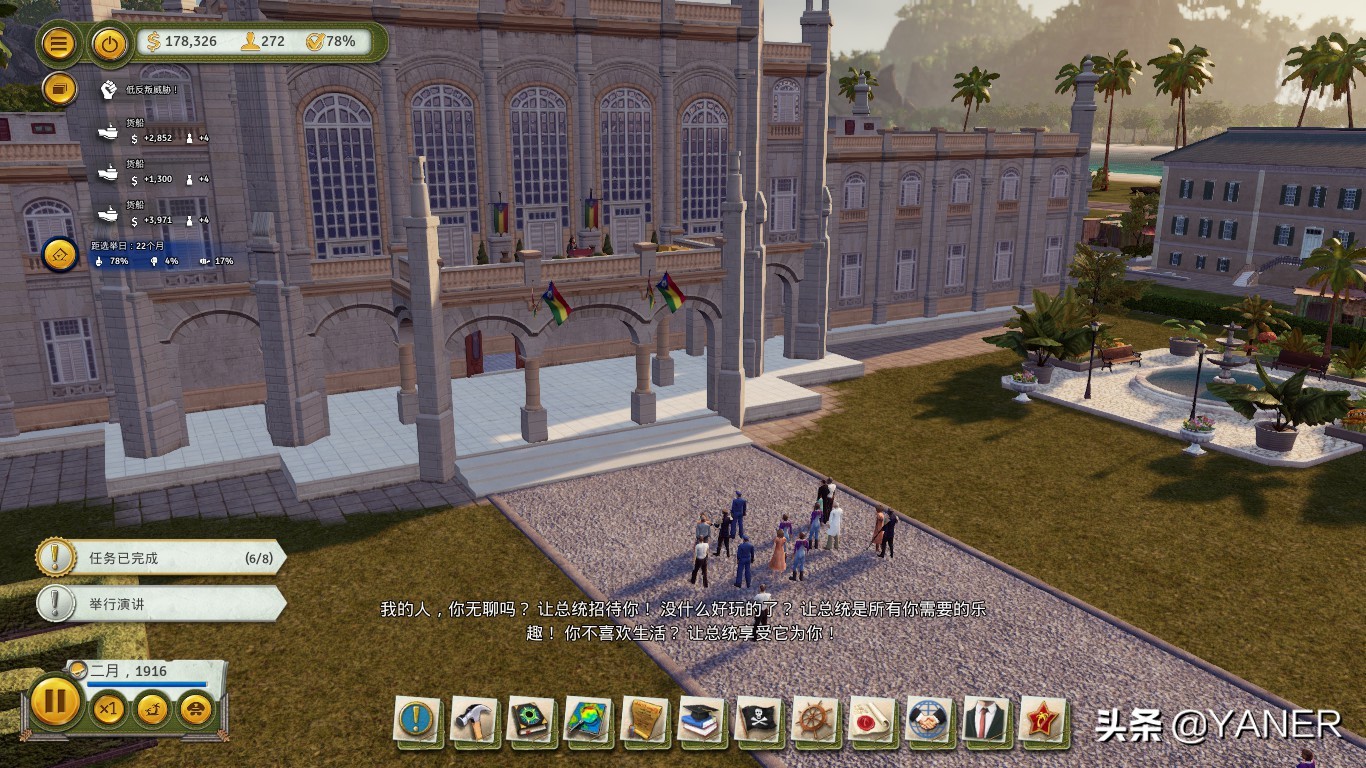Click the El Presidente cap button

[x=195, y=710]
